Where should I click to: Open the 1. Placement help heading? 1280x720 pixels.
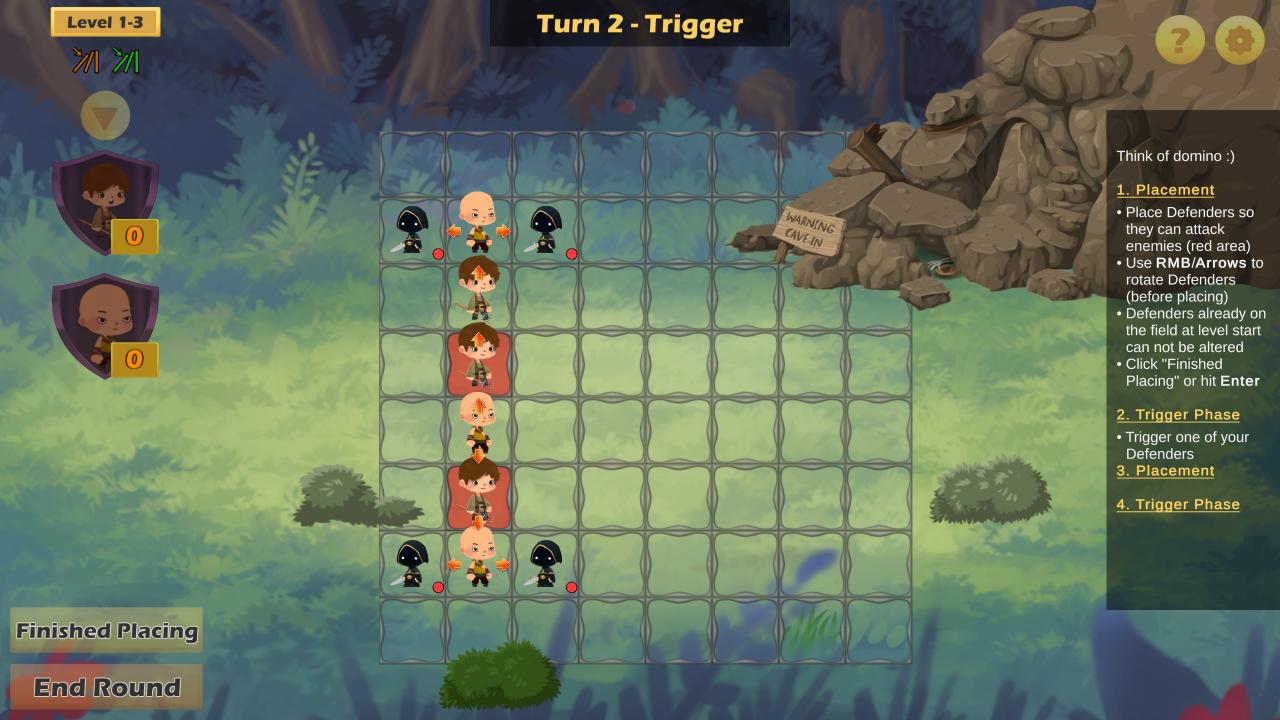[1165, 190]
